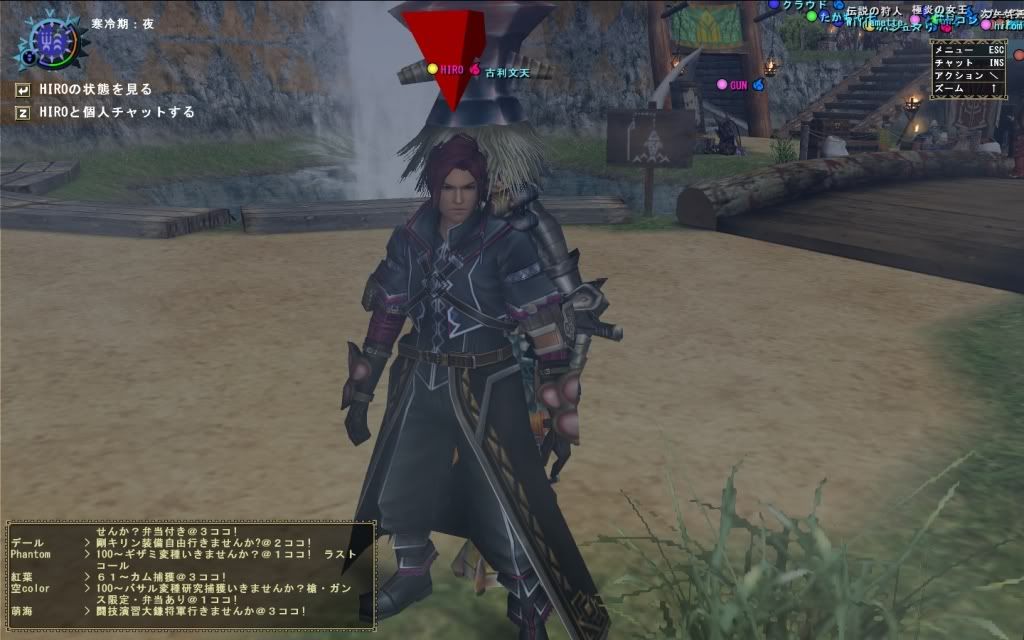Choose アクション in the shortcut panel

point(967,75)
